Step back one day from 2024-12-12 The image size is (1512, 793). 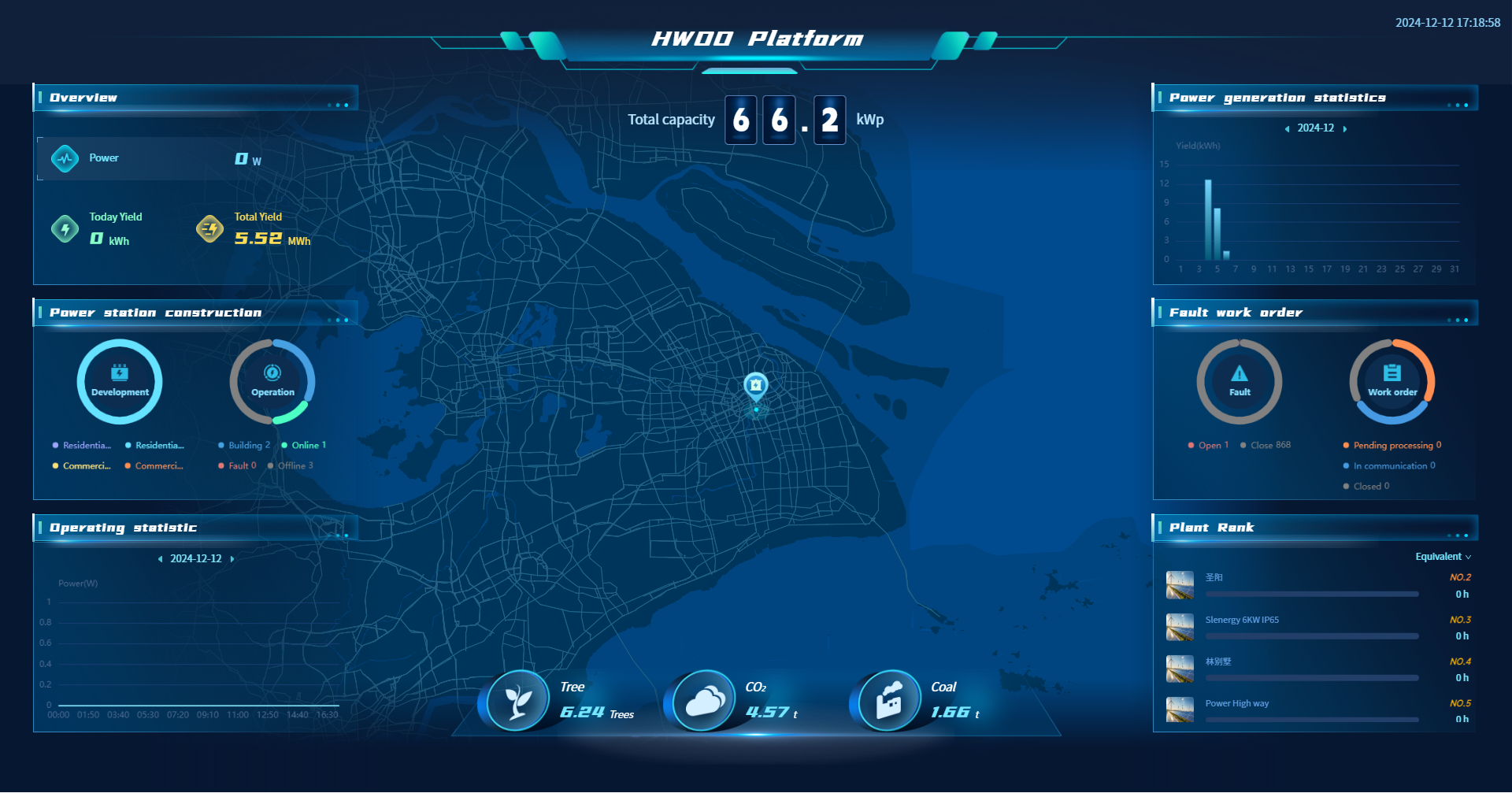click(160, 559)
